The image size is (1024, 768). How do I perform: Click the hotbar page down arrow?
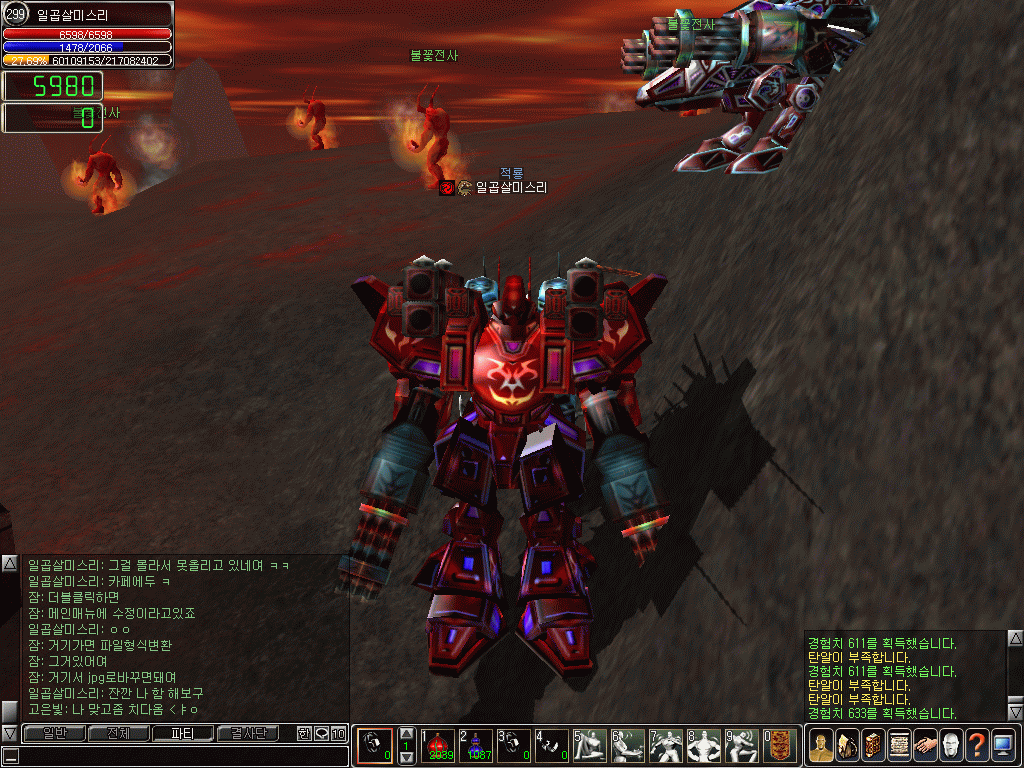pos(407,758)
